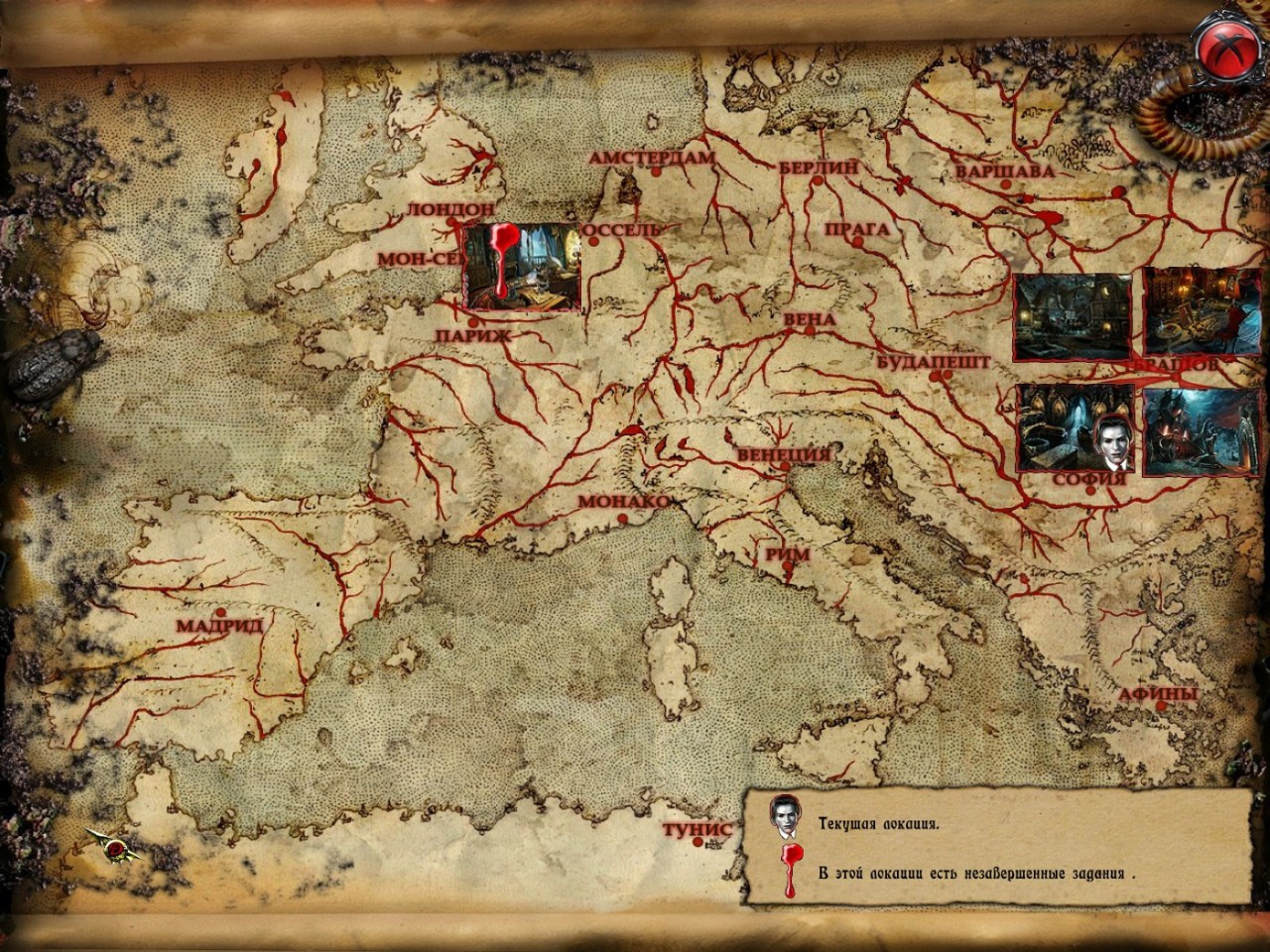Viewport: 1270px width, 952px height.
Task: Open the tavern scene thumbnail left of Брашов
Action: [1070, 317]
